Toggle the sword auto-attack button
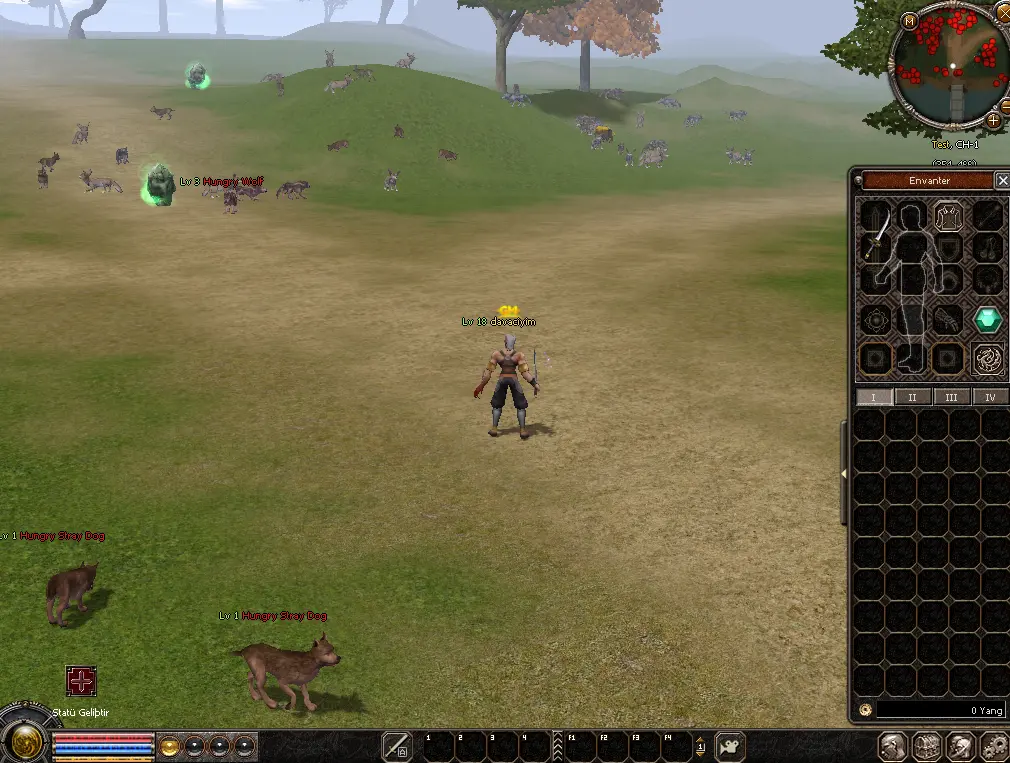 (397, 746)
